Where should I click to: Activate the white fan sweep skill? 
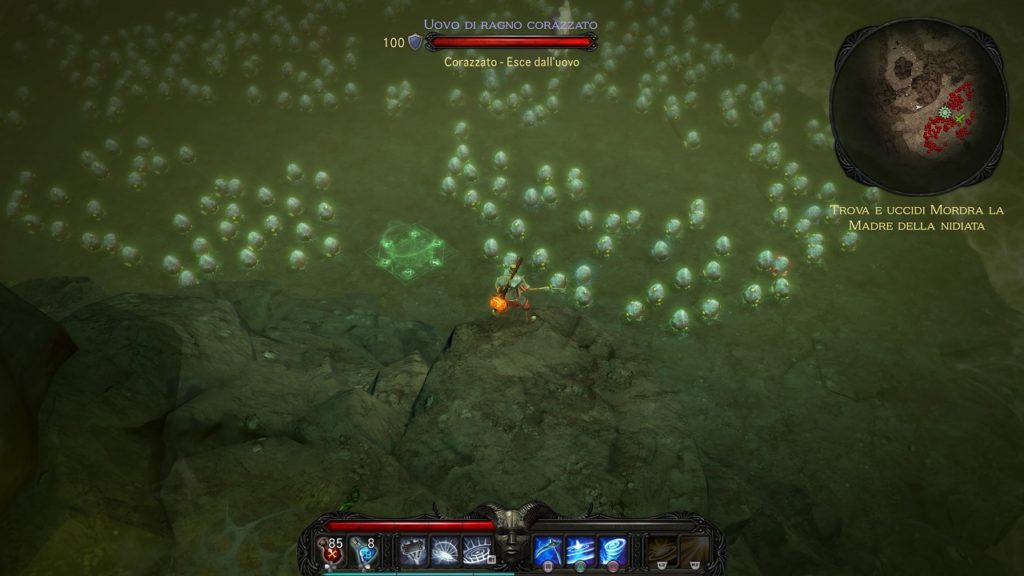(x=444, y=548)
